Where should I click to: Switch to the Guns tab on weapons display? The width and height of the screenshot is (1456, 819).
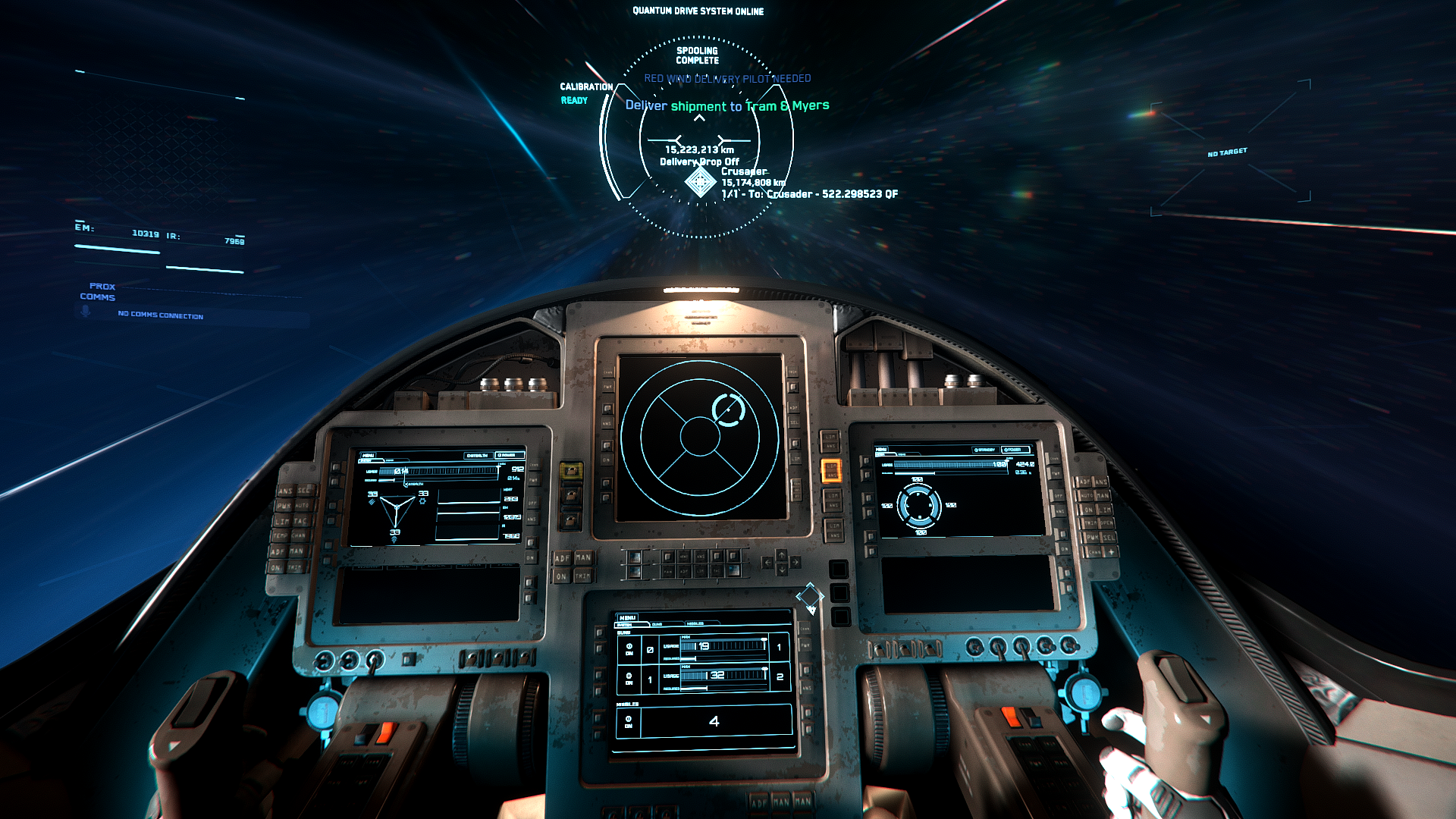point(657,624)
